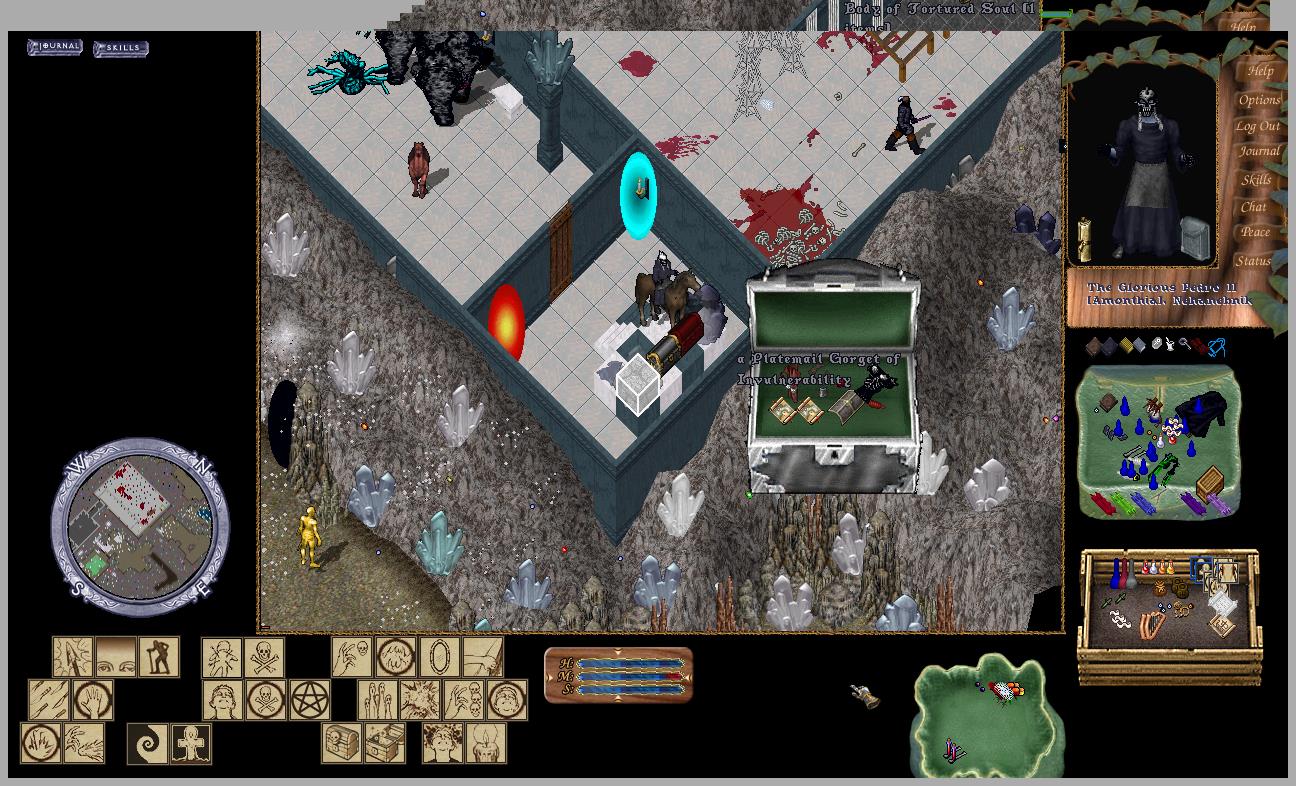Select the harp in the wooden crate
This screenshot has width=1296, height=786.
1152,625
